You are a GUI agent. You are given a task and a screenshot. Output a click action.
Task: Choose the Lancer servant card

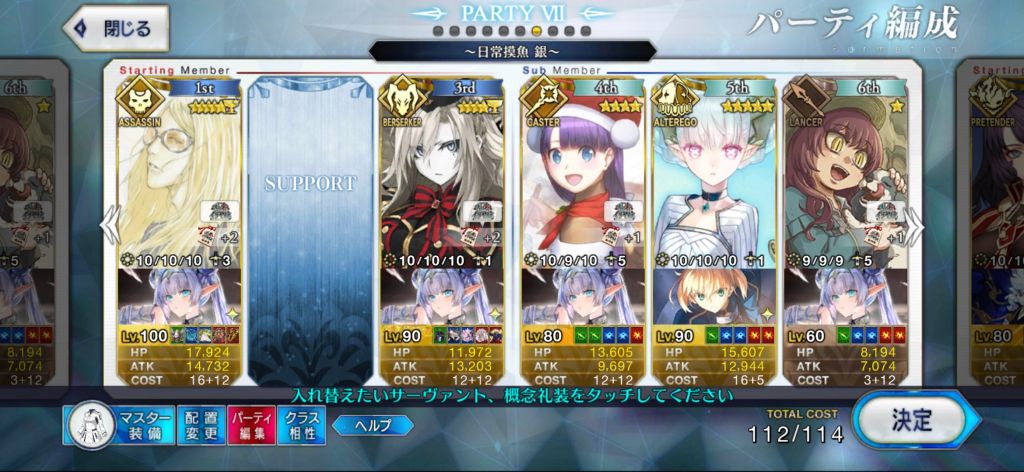pos(846,170)
